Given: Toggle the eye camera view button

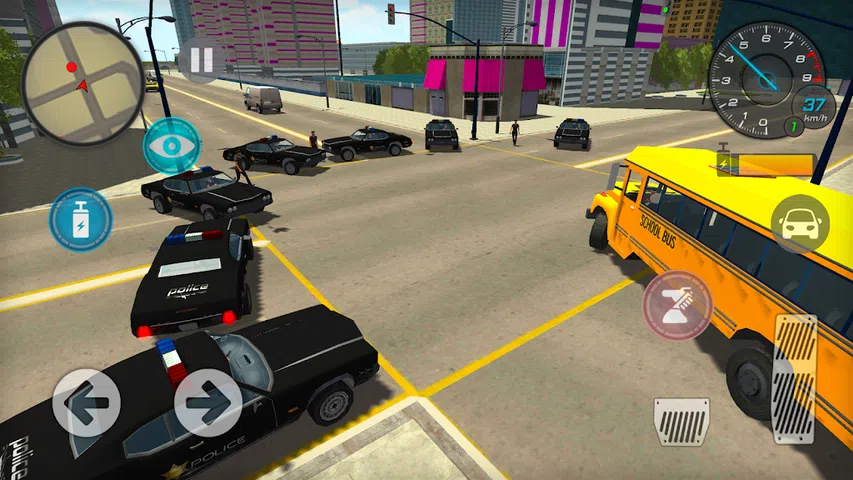Looking at the screenshot, I should (x=171, y=146).
